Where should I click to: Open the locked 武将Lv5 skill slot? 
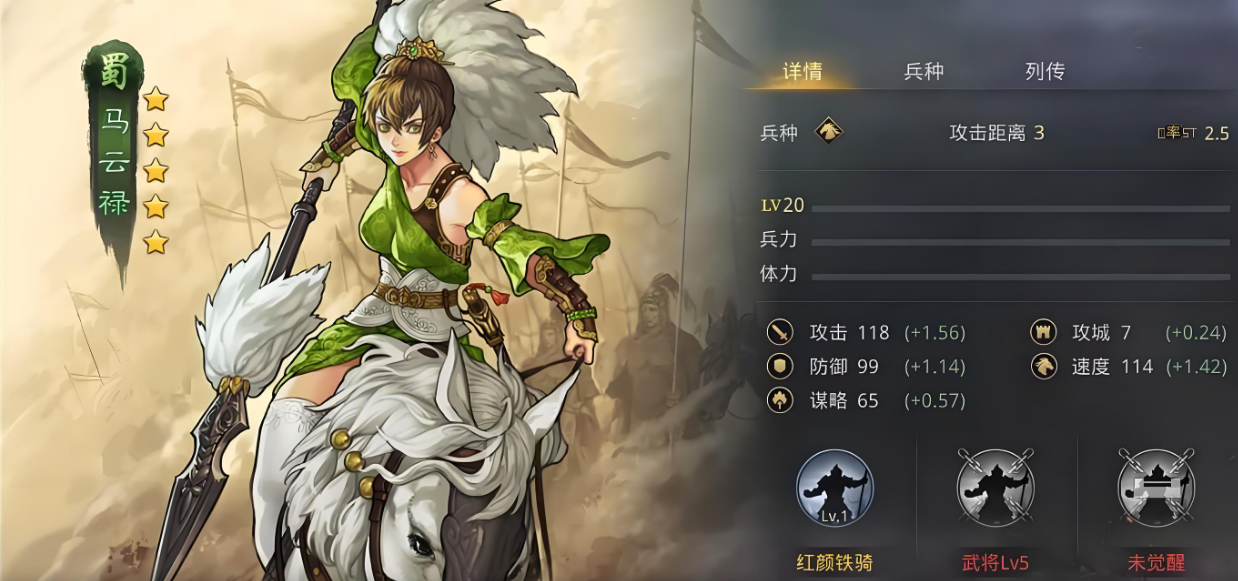pos(995,489)
